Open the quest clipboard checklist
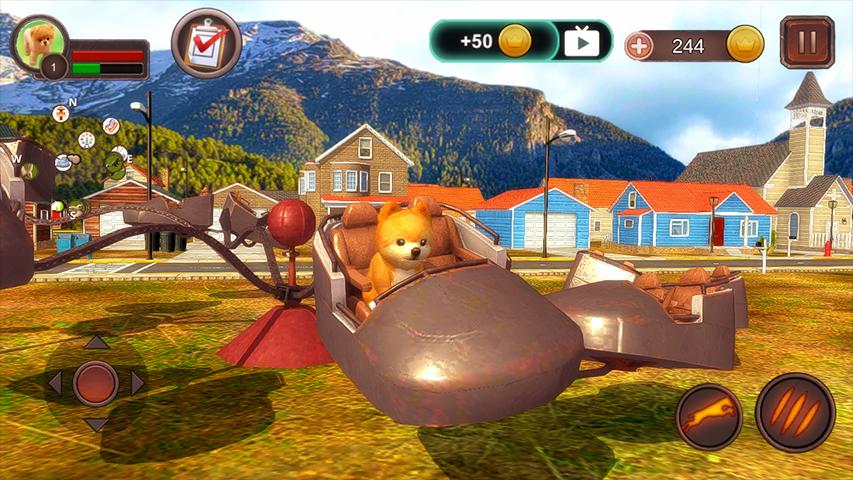 coord(206,44)
